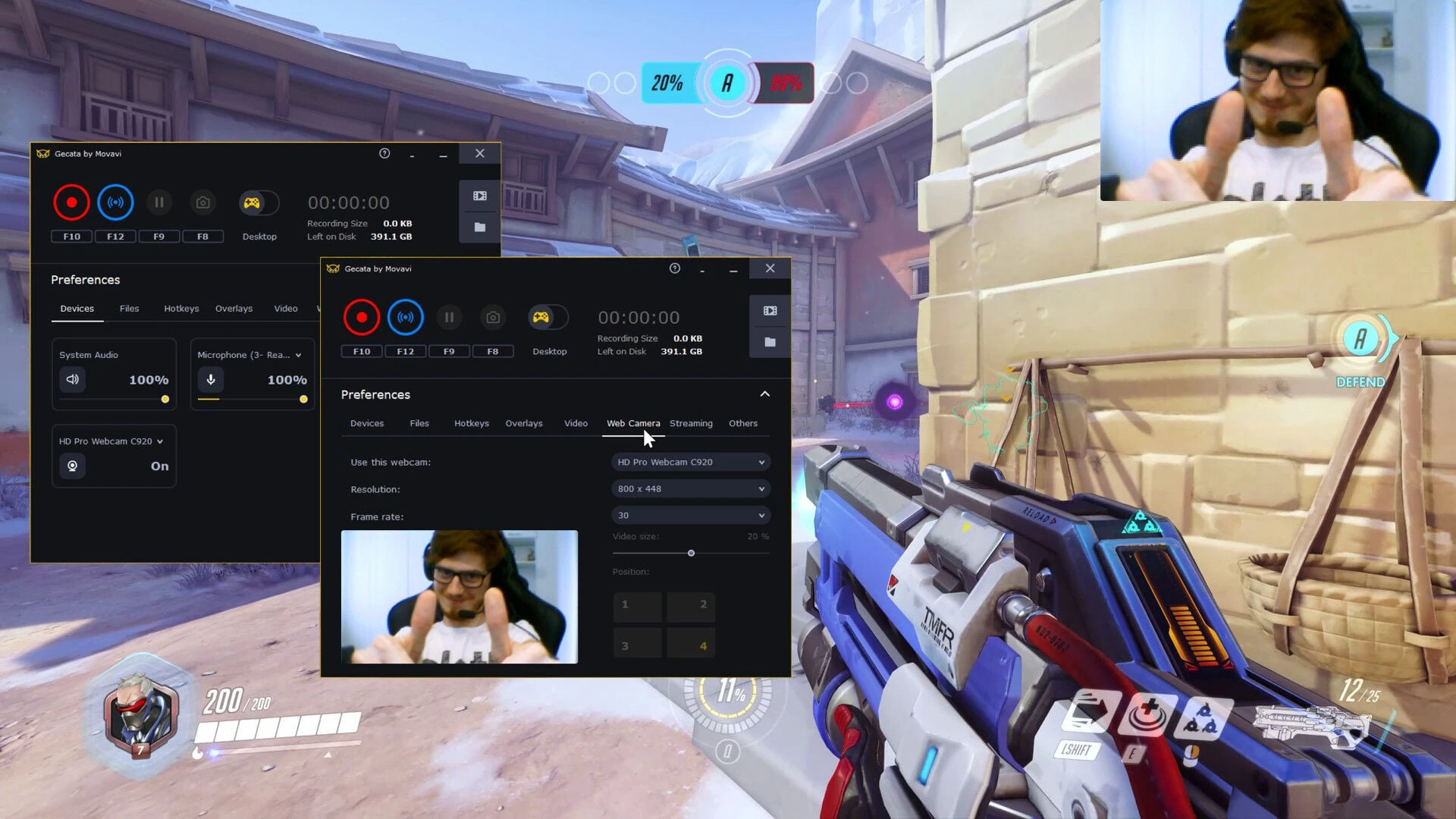
Task: Start recording with the red Record button
Action: [x=362, y=317]
